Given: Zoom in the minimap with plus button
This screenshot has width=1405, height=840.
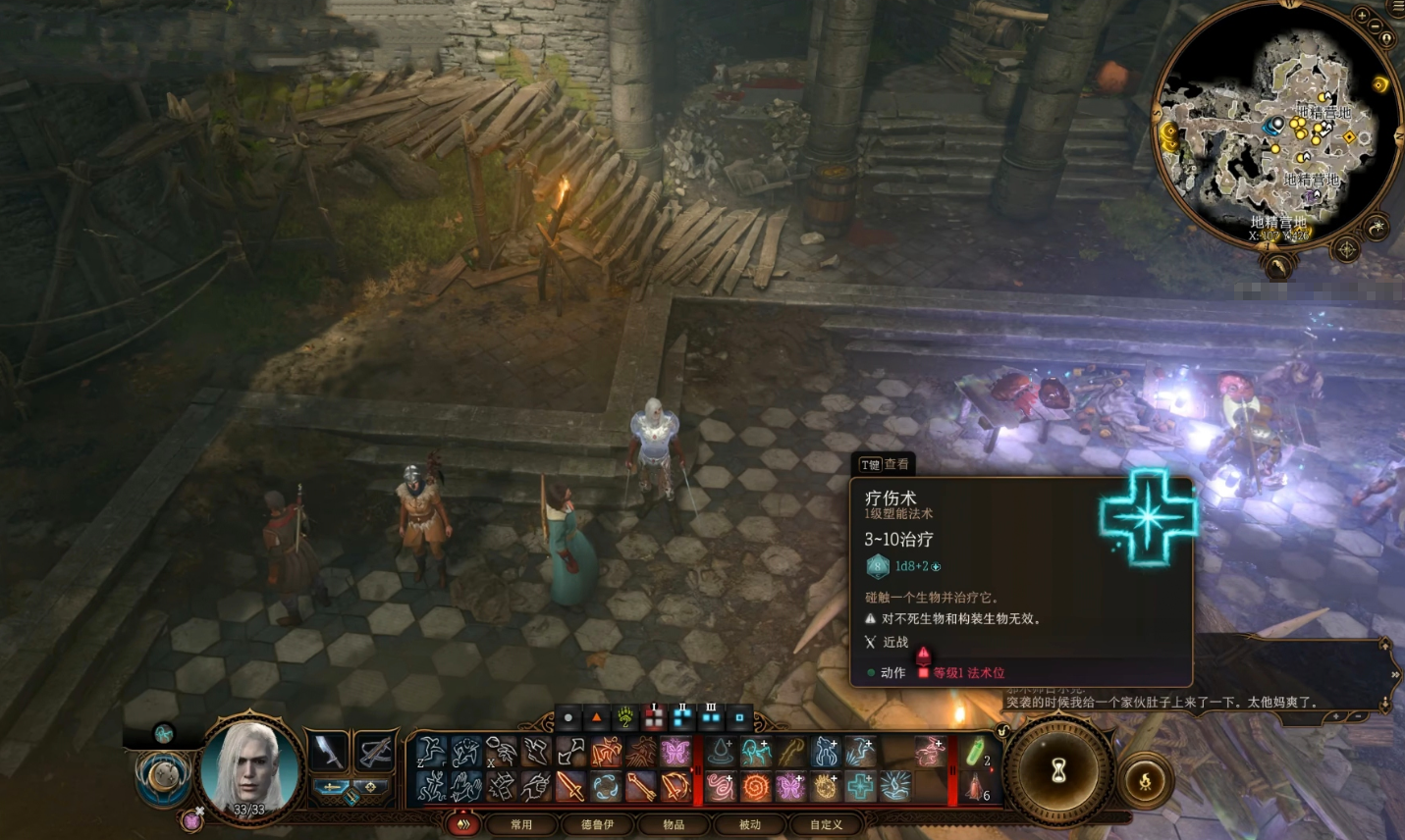Looking at the screenshot, I should pyautogui.click(x=1362, y=16).
